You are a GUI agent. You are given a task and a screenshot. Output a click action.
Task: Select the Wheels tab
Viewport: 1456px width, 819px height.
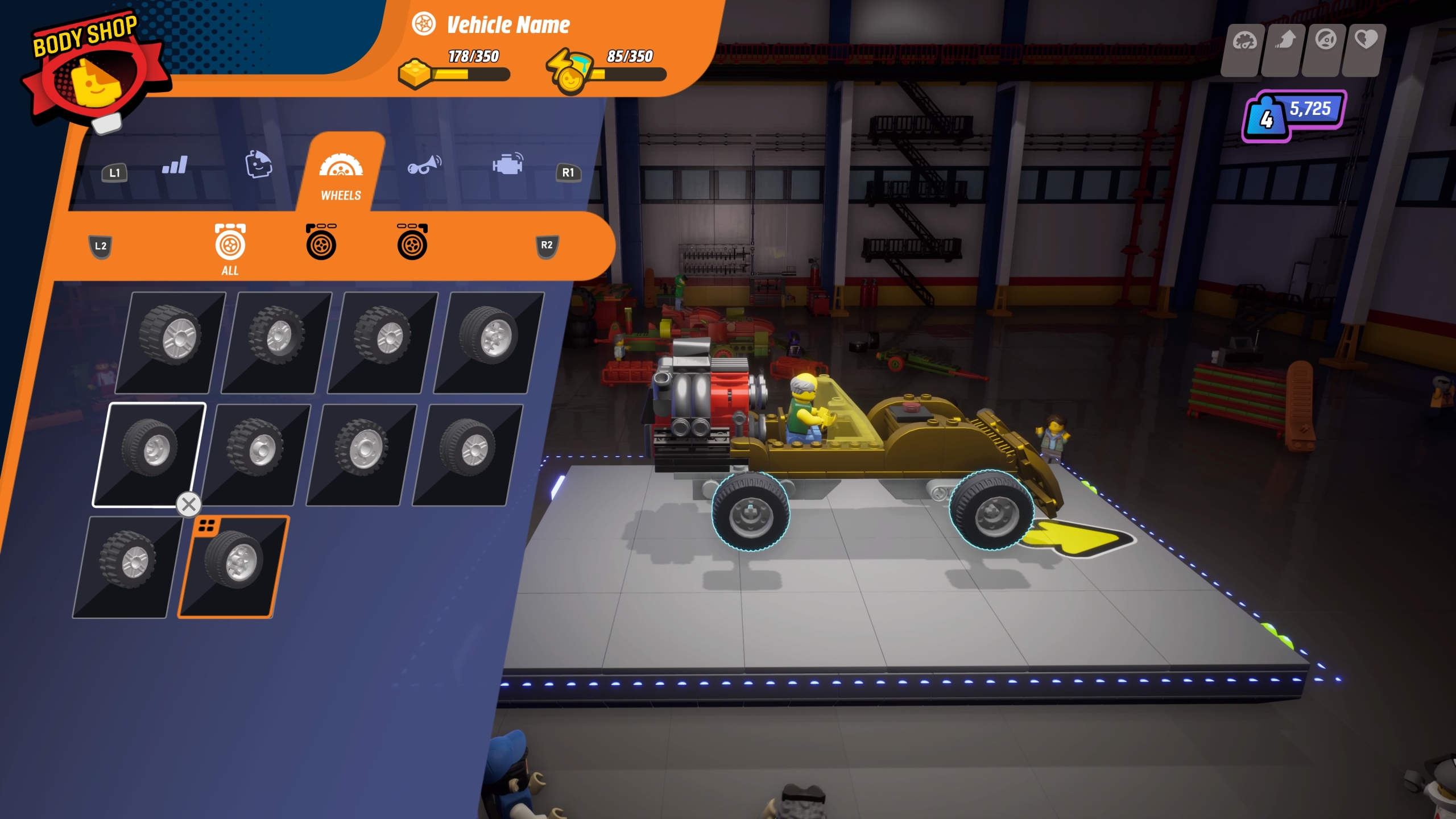point(341,173)
